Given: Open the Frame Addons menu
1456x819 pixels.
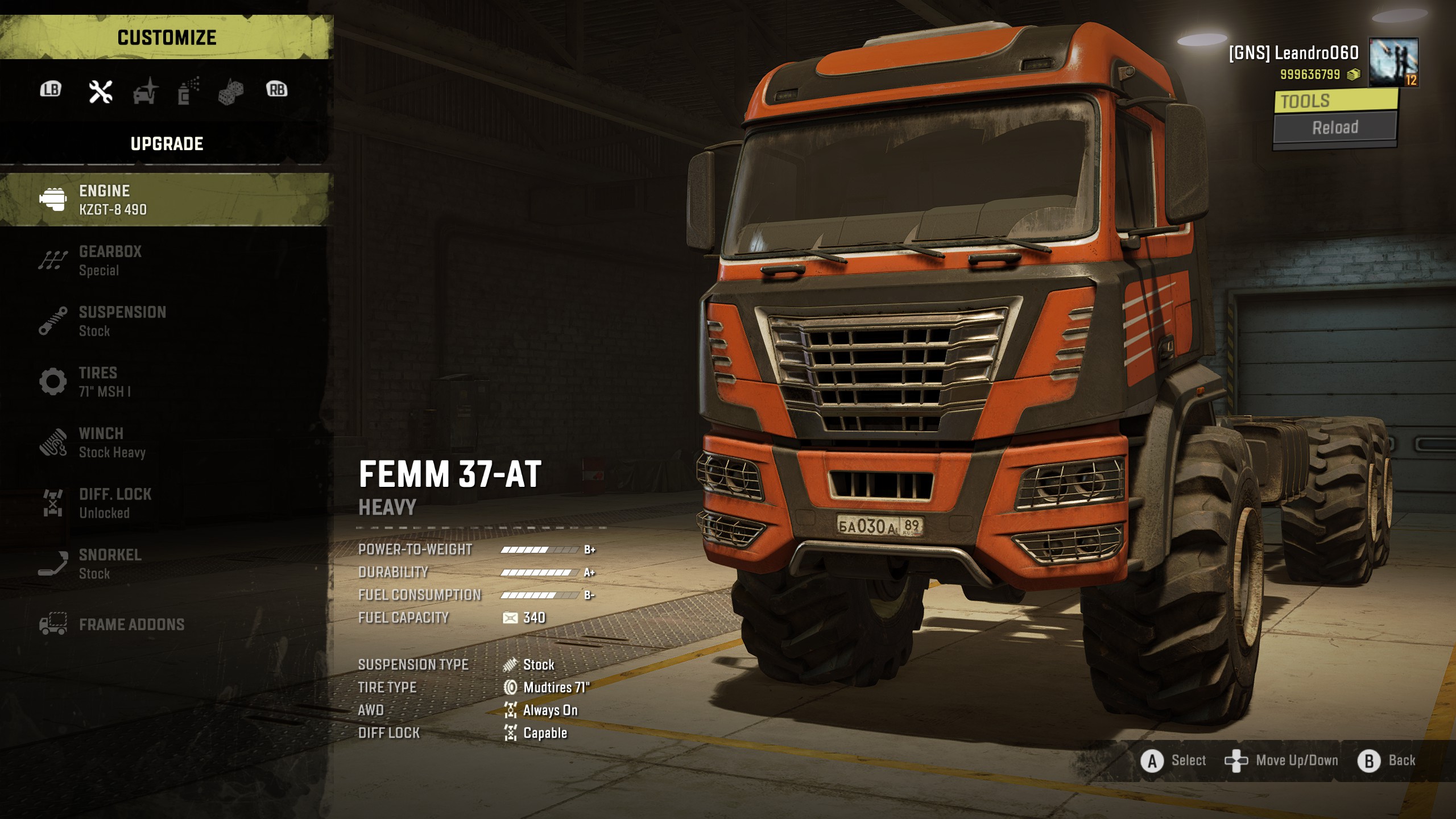Looking at the screenshot, I should coord(165,624).
